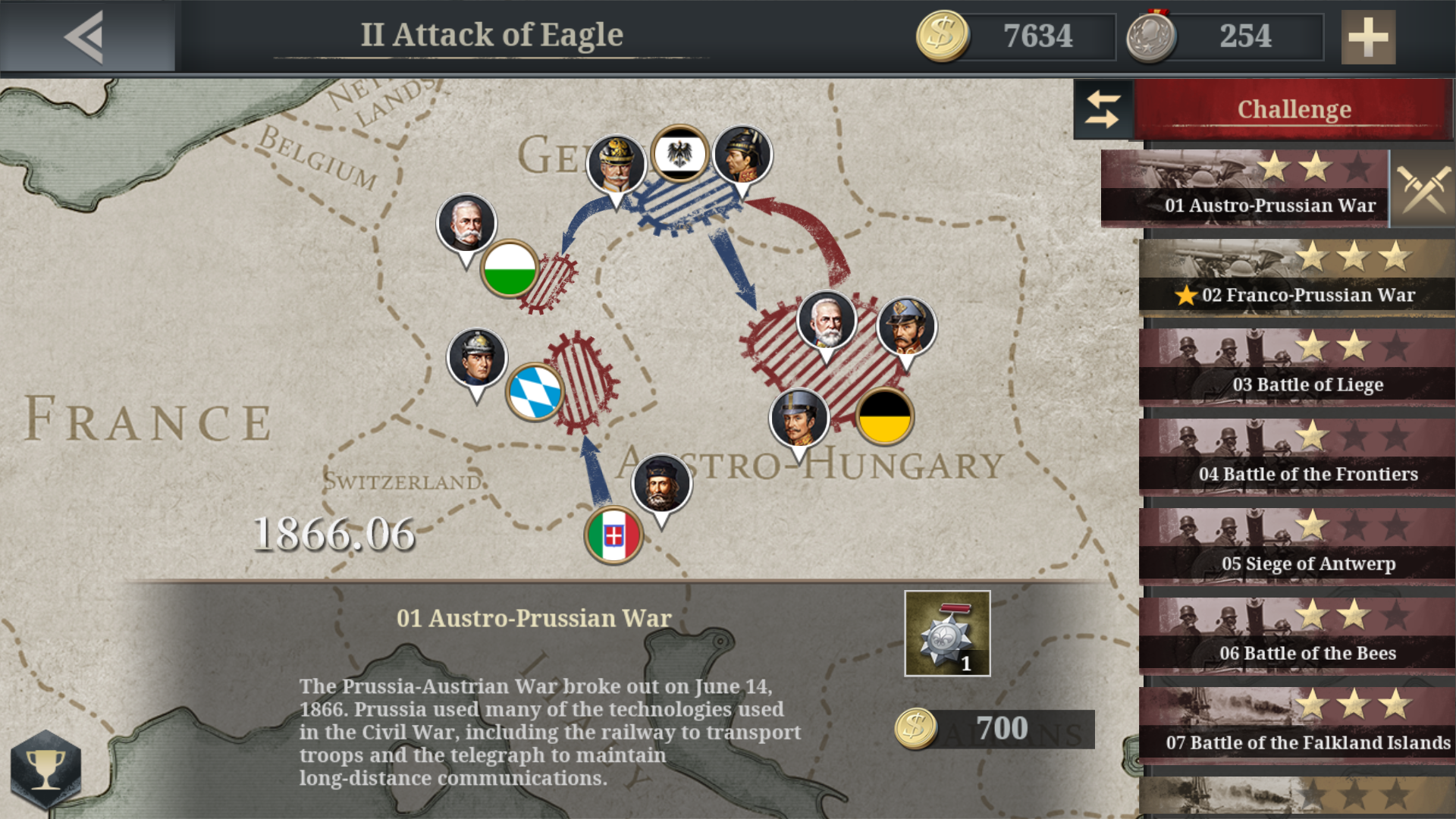Switch to the Challenge tab
Viewport: 1456px width, 819px height.
click(x=1293, y=108)
